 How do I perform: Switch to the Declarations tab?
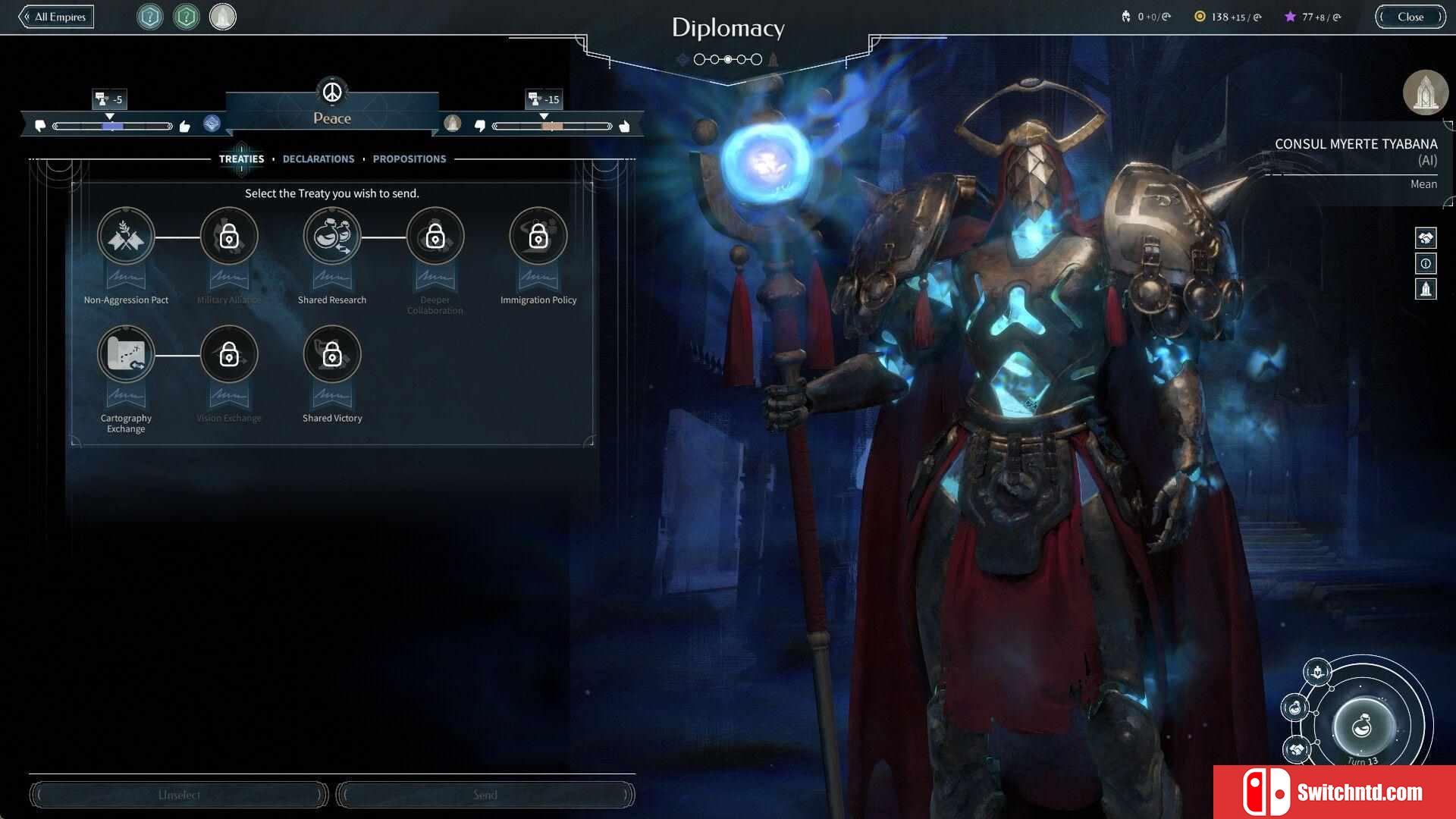pos(318,159)
